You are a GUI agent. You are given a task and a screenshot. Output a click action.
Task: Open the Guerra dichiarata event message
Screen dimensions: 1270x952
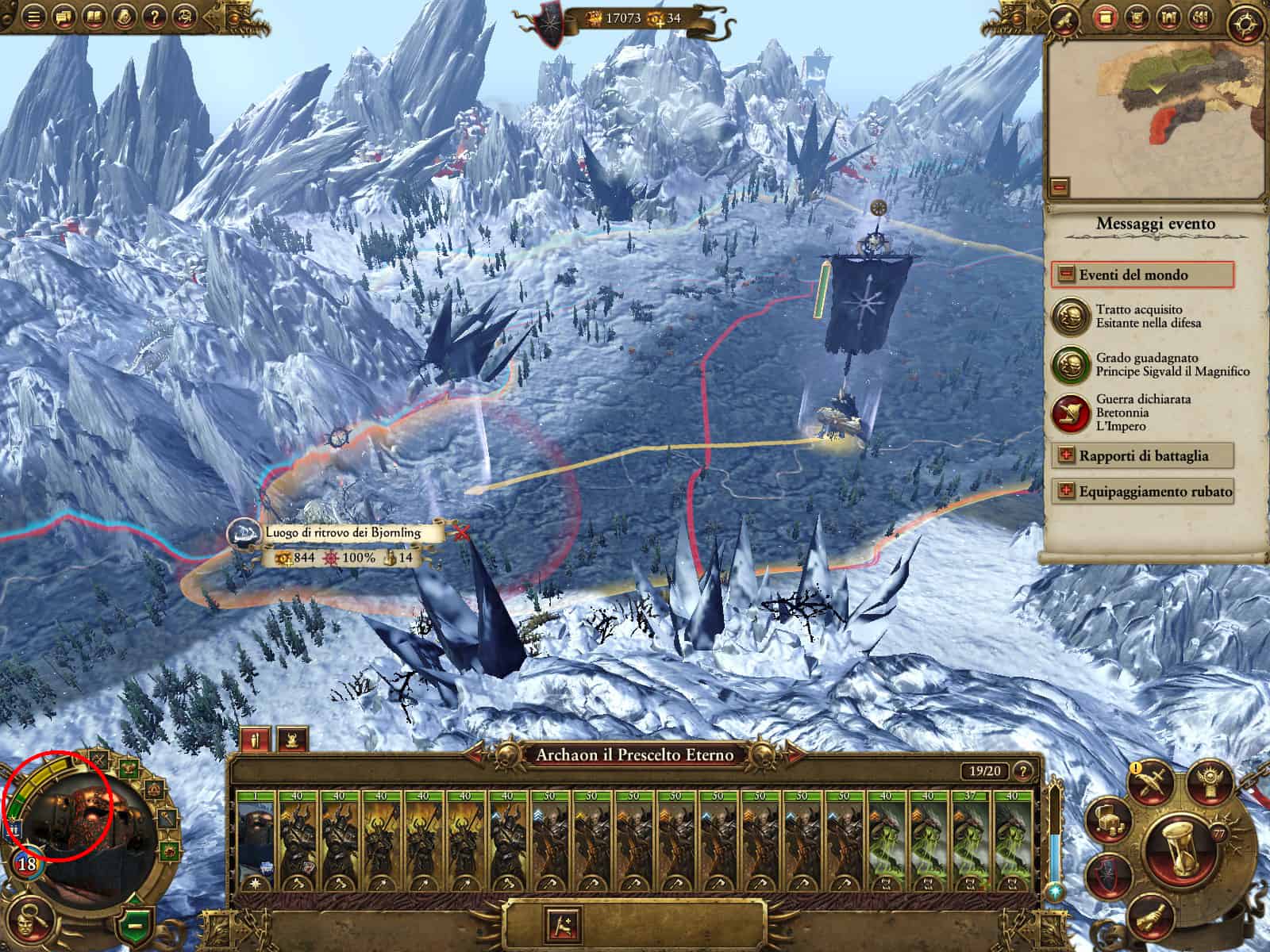coord(1067,413)
